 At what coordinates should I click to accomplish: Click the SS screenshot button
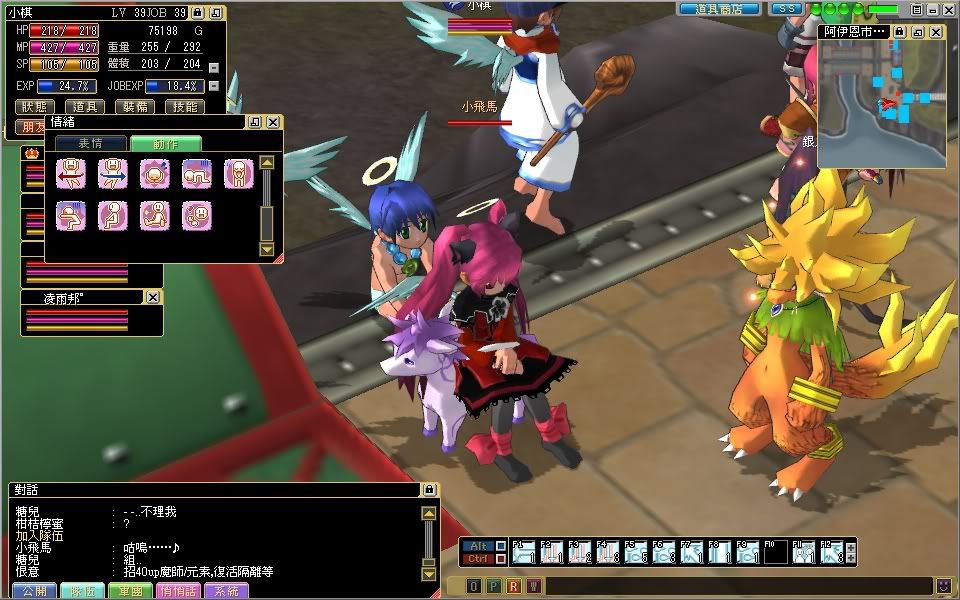[x=787, y=9]
